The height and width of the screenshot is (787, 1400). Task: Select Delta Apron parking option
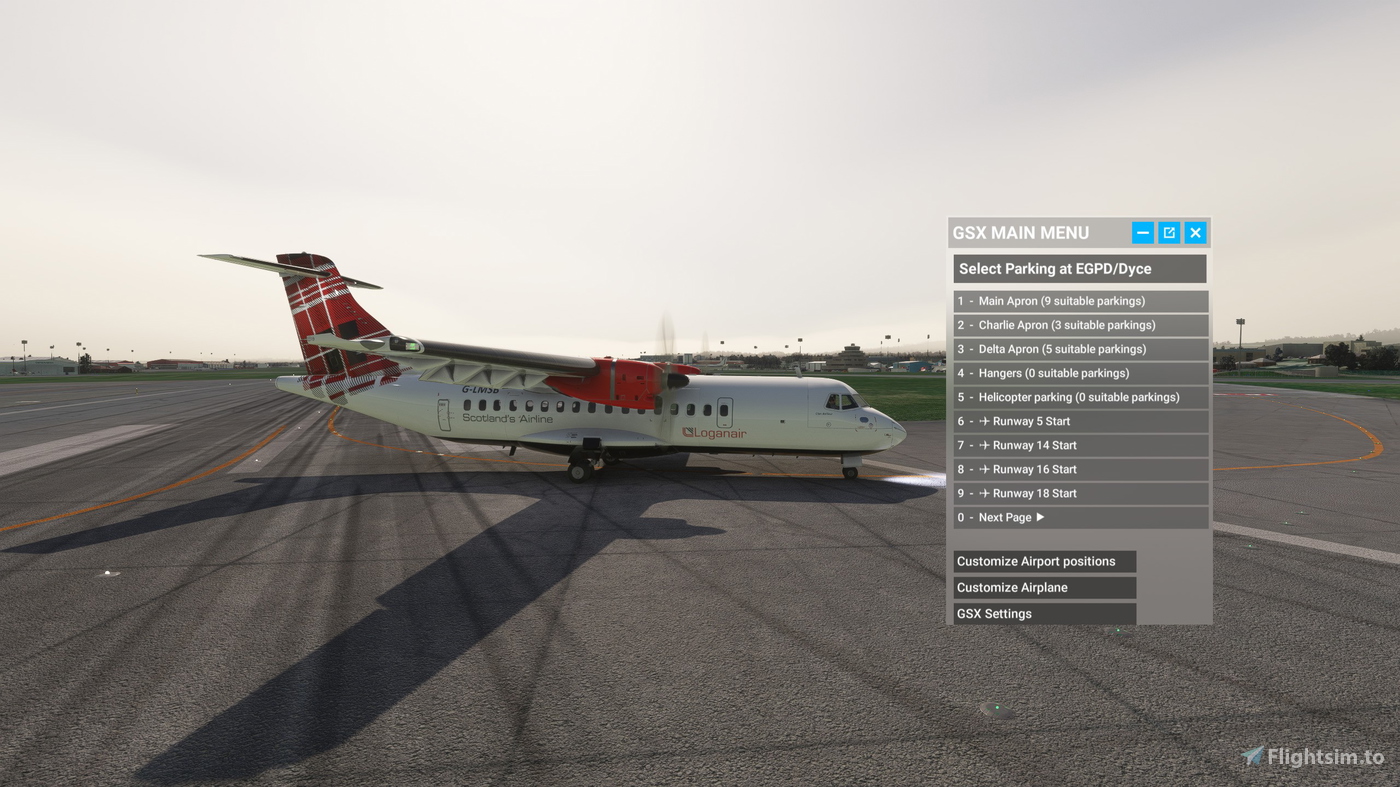pos(1062,348)
